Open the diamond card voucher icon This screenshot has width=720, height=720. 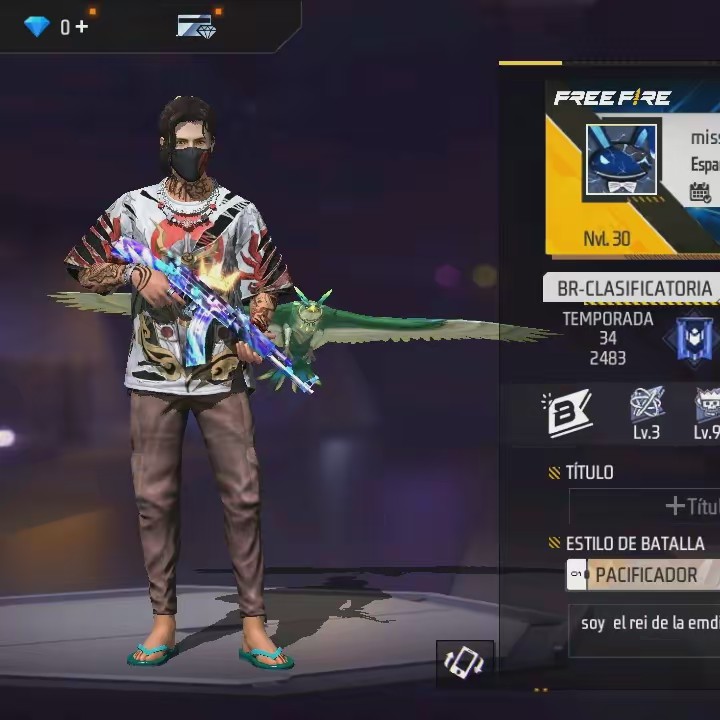[196, 27]
